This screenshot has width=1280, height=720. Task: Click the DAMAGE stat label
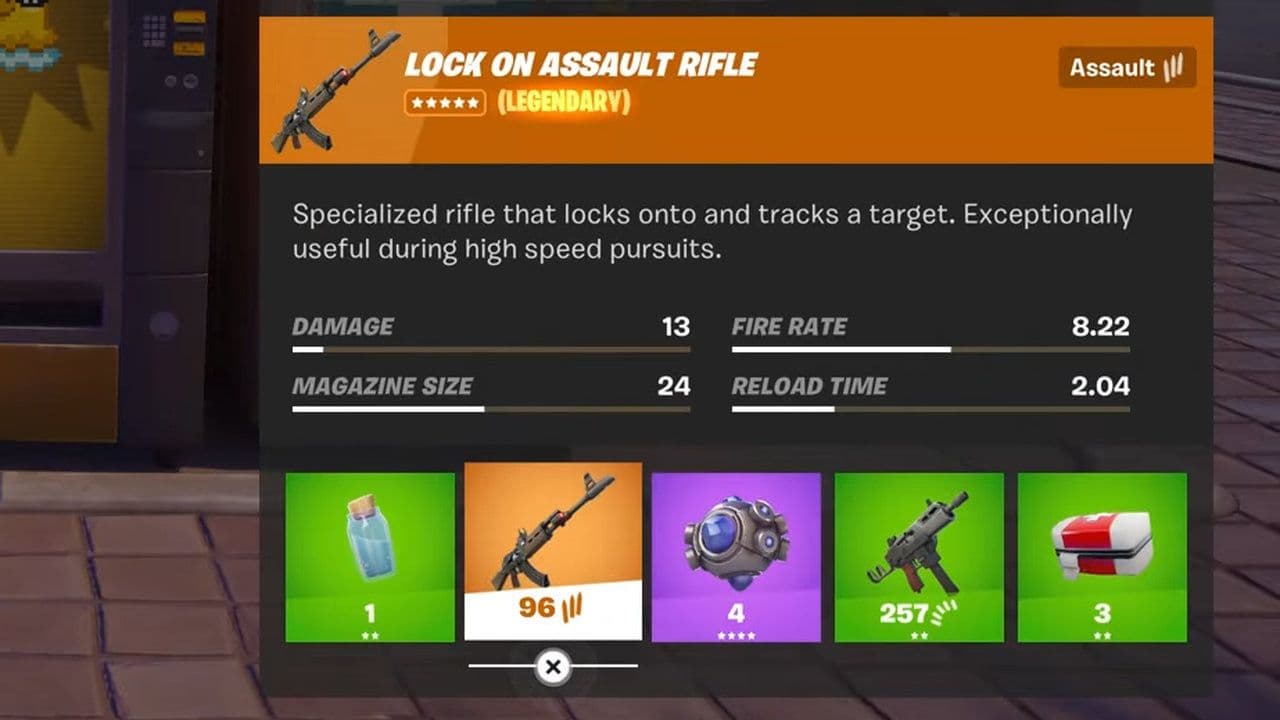coord(341,326)
